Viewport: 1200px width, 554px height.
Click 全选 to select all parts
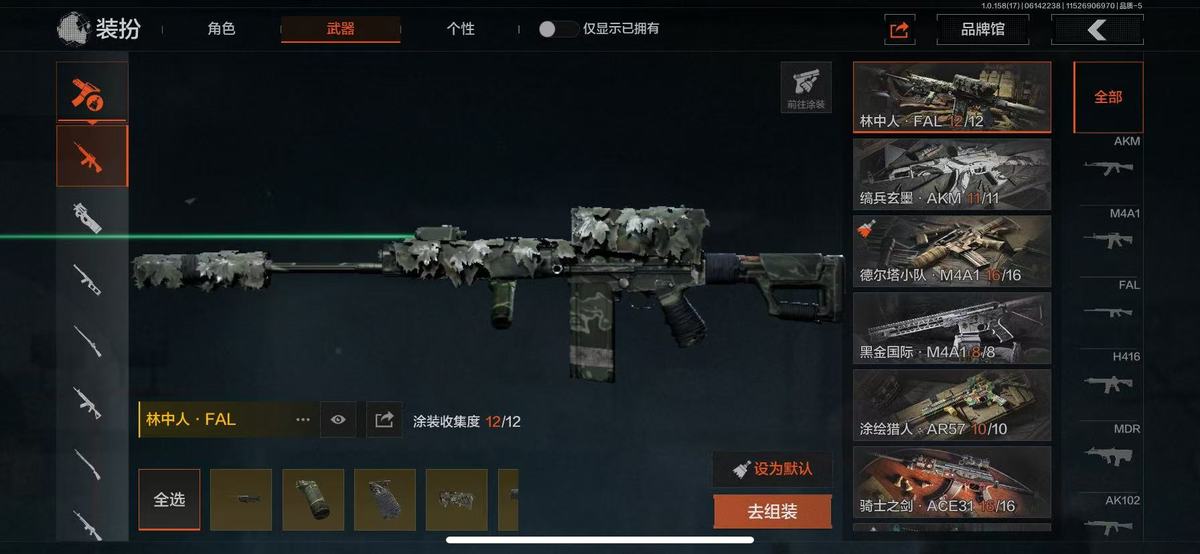pos(169,499)
